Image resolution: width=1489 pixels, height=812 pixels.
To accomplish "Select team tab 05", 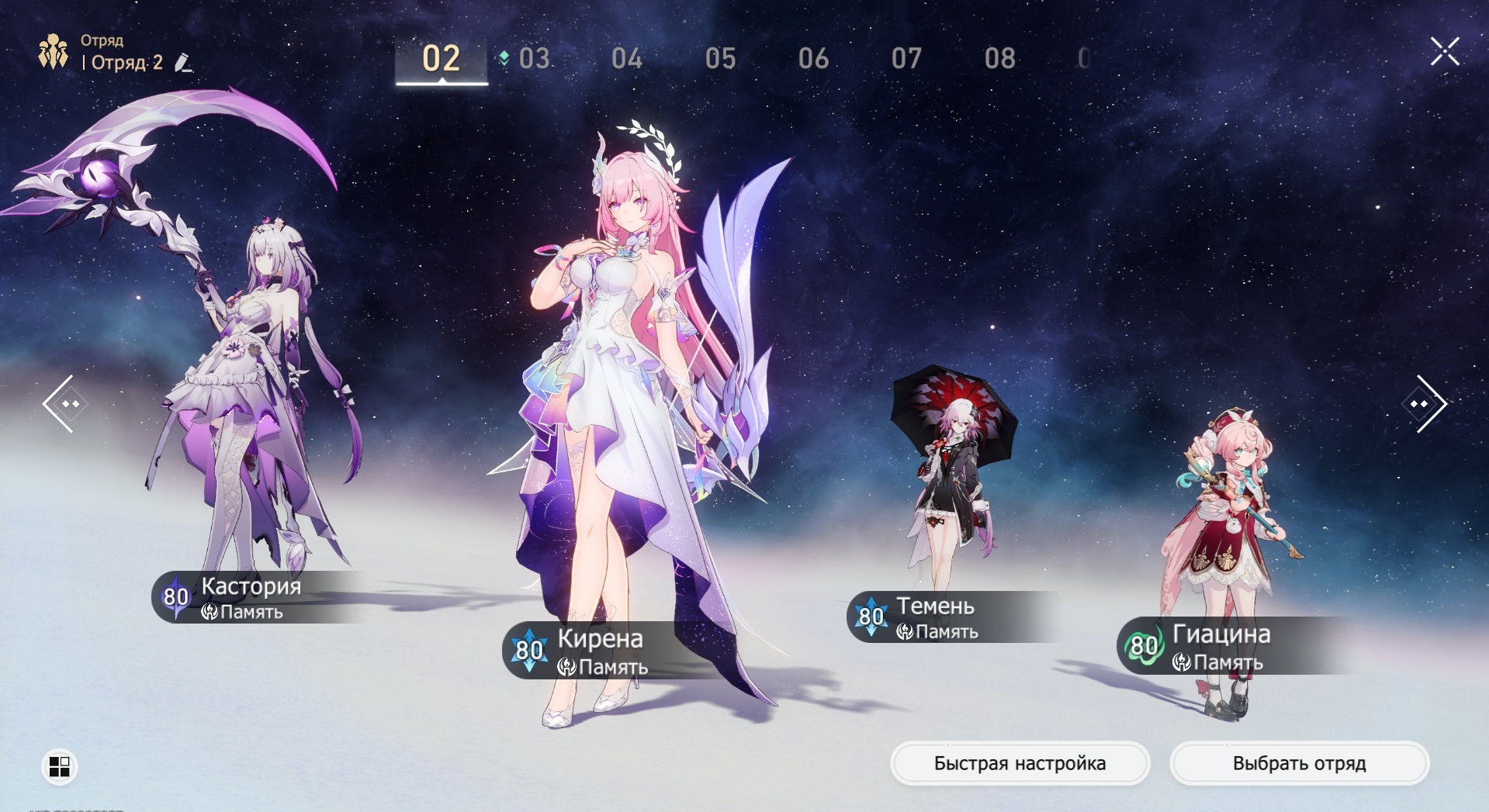I will 720,59.
